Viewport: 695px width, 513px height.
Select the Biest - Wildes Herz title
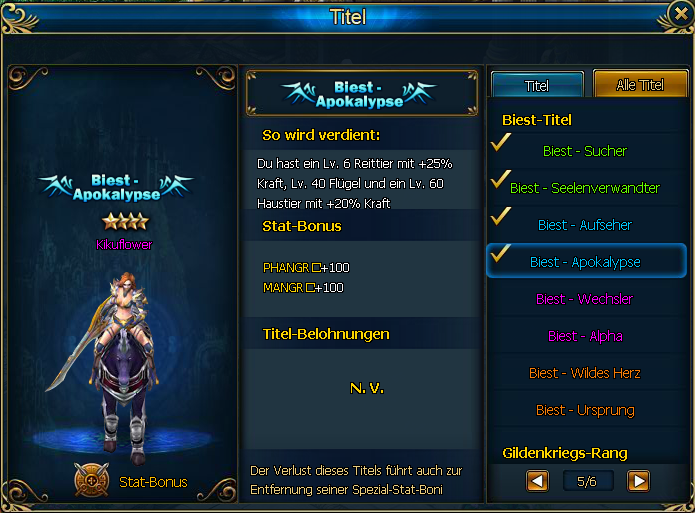[585, 373]
